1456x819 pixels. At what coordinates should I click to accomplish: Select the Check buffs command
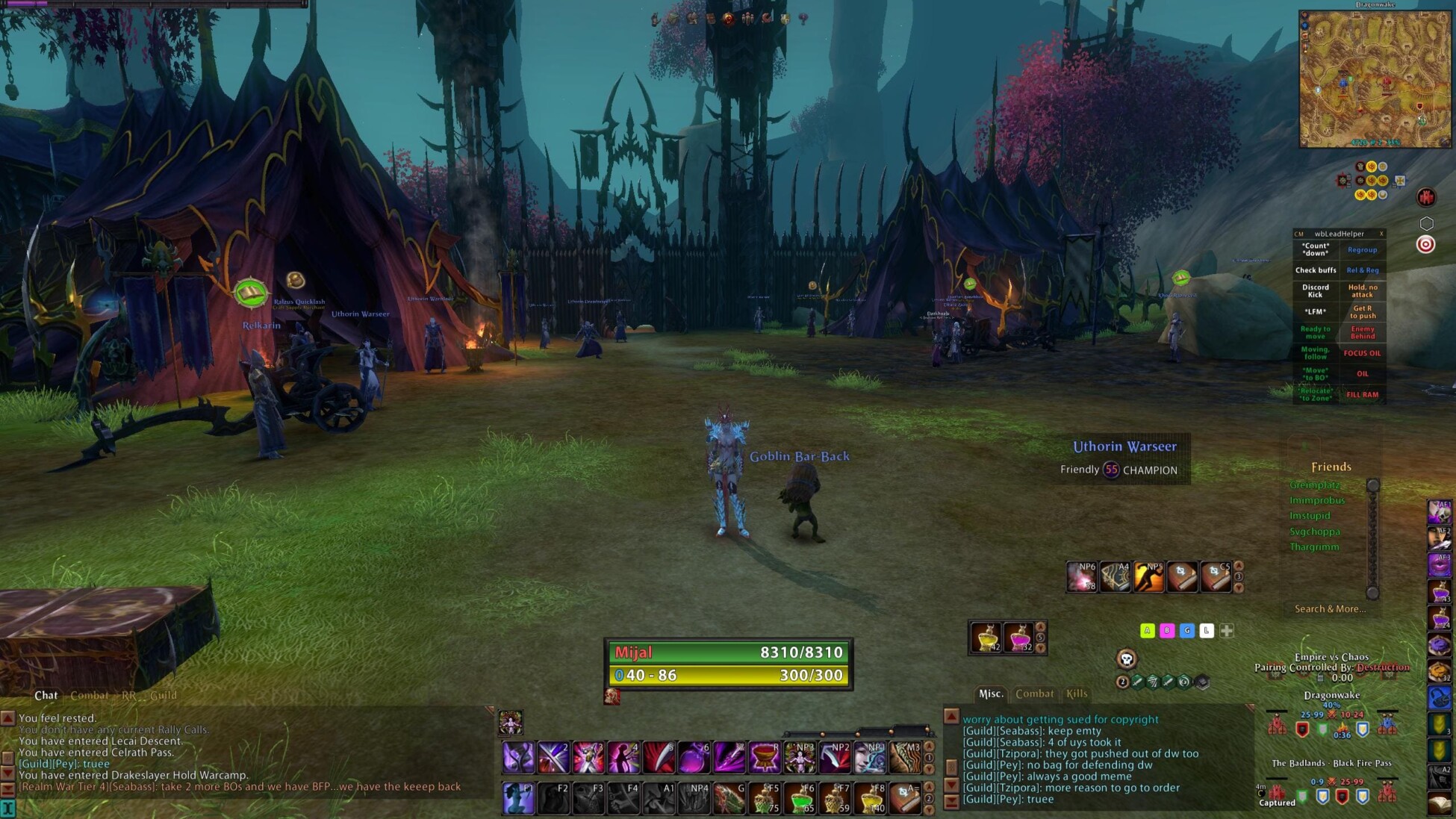1316,270
